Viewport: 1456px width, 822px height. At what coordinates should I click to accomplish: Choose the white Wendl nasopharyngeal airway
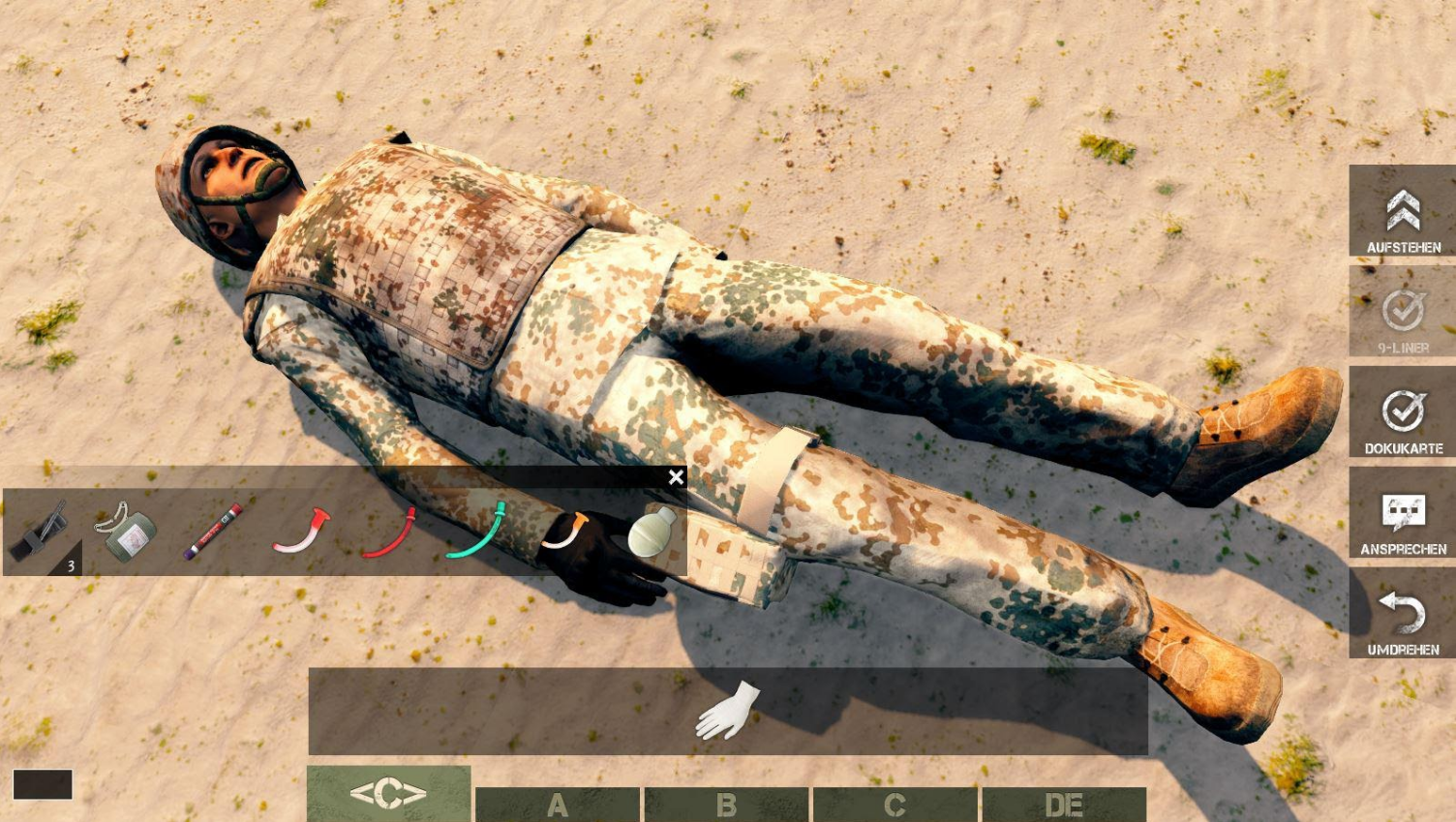[x=300, y=531]
